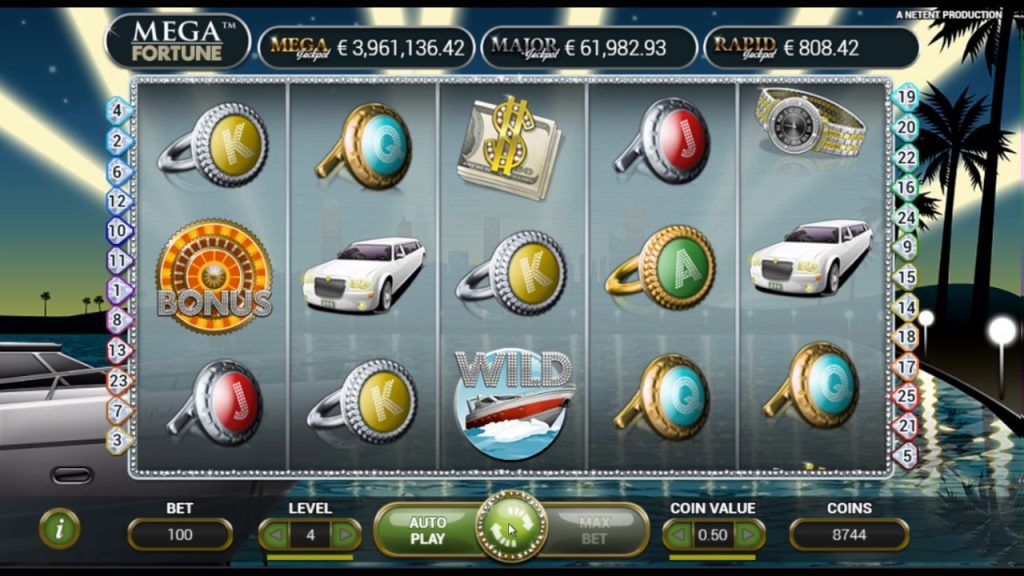1024x576 pixels.
Task: Select payline marker 4
Action: pos(117,111)
